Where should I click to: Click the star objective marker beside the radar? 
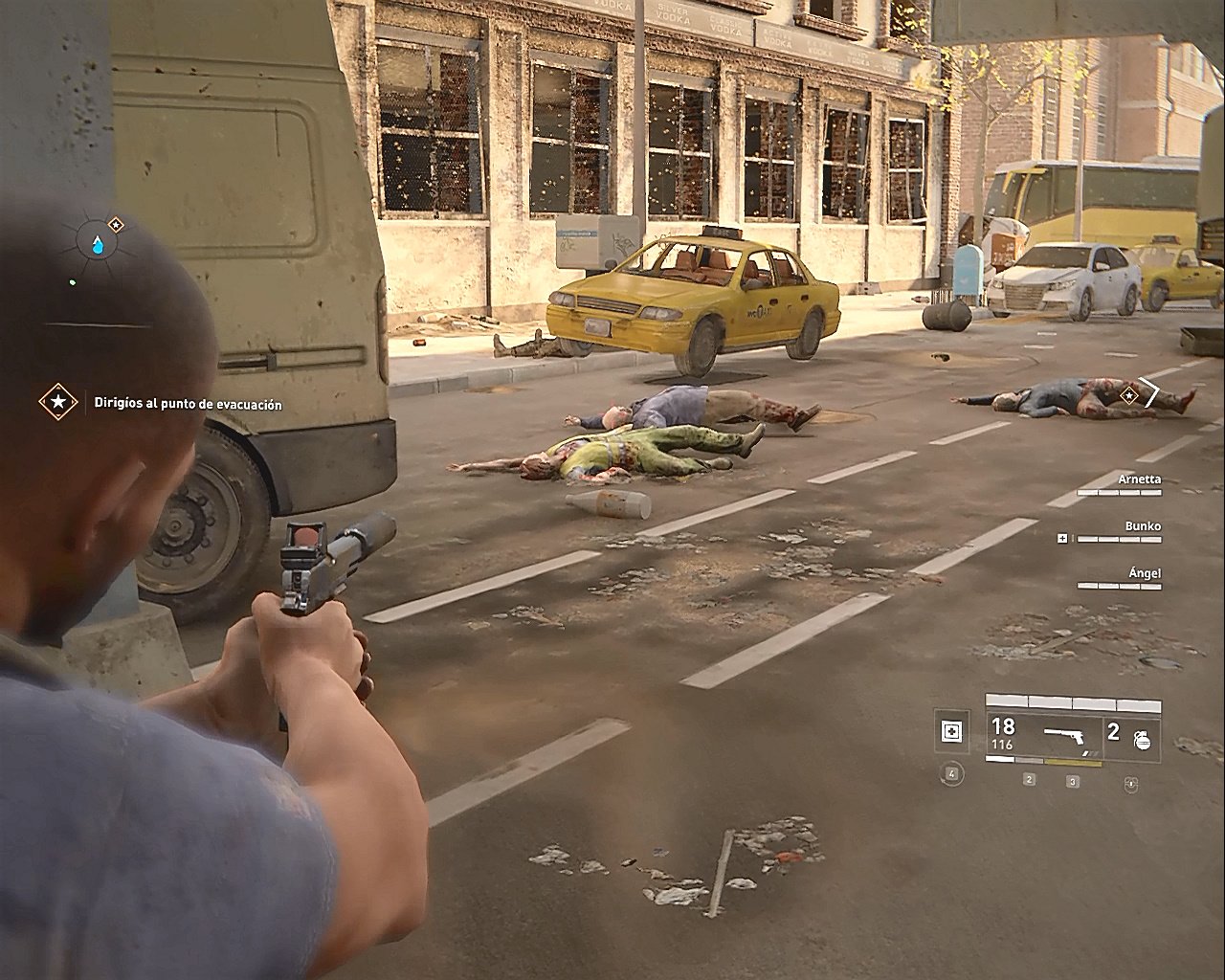click(116, 225)
